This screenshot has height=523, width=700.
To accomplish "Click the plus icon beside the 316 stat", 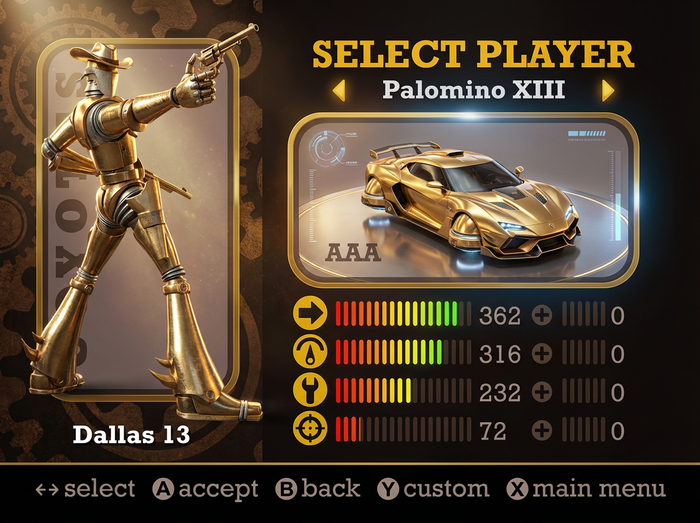I will (542, 353).
